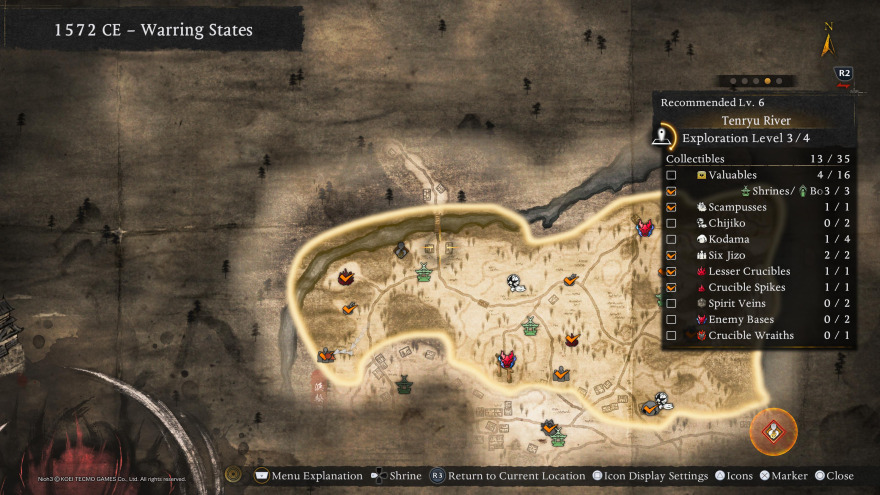Show Kodama on the map
This screenshot has height=495, width=880.
(671, 239)
